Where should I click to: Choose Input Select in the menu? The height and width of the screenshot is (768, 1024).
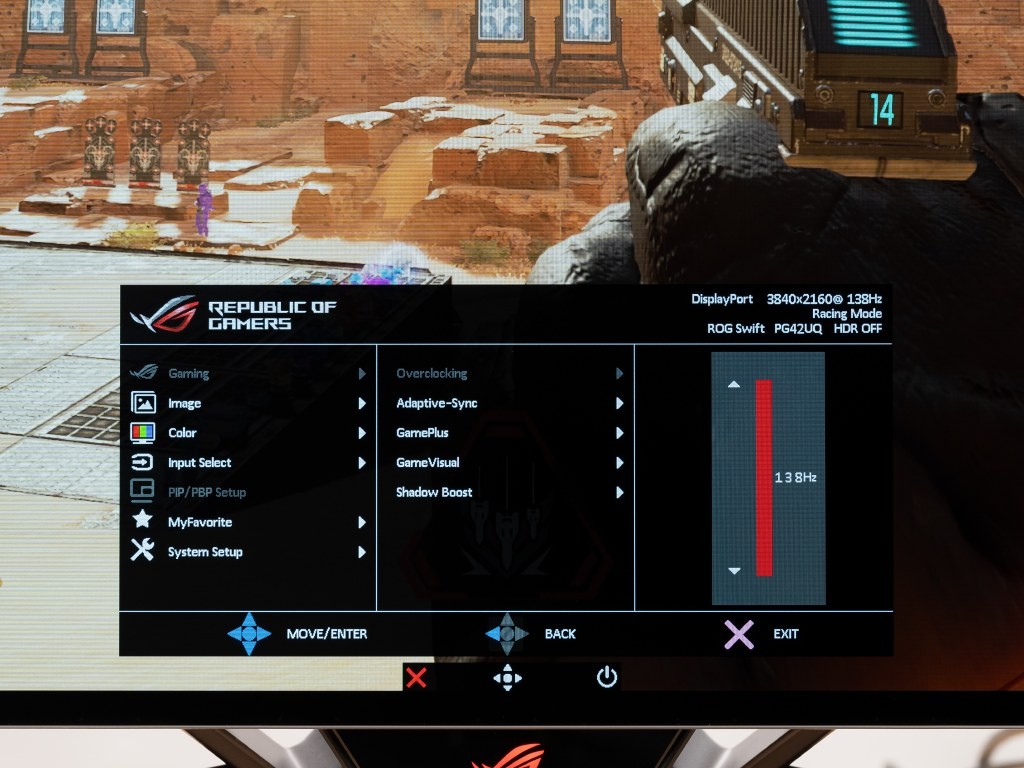tap(199, 463)
